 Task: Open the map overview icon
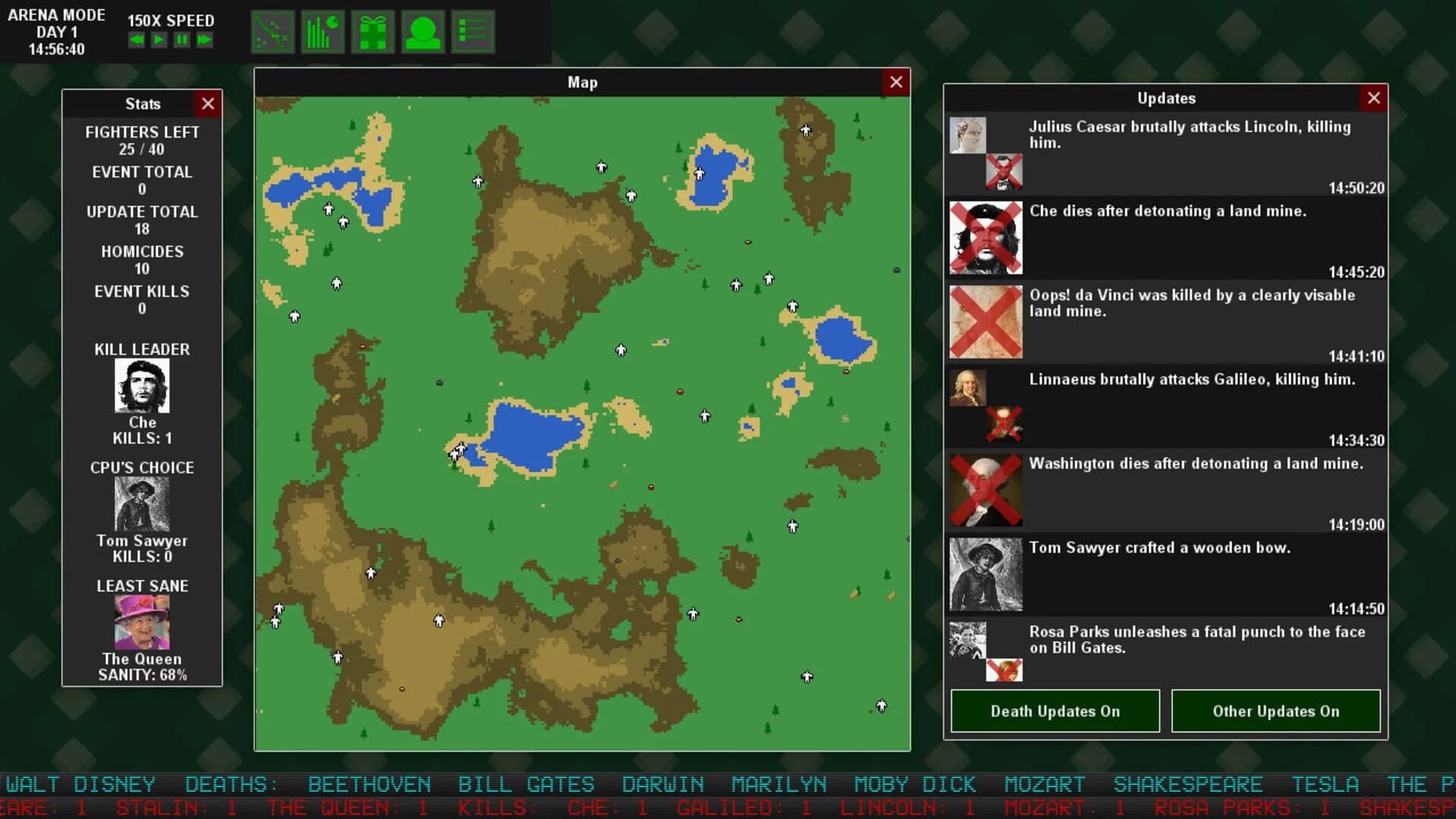tap(271, 31)
